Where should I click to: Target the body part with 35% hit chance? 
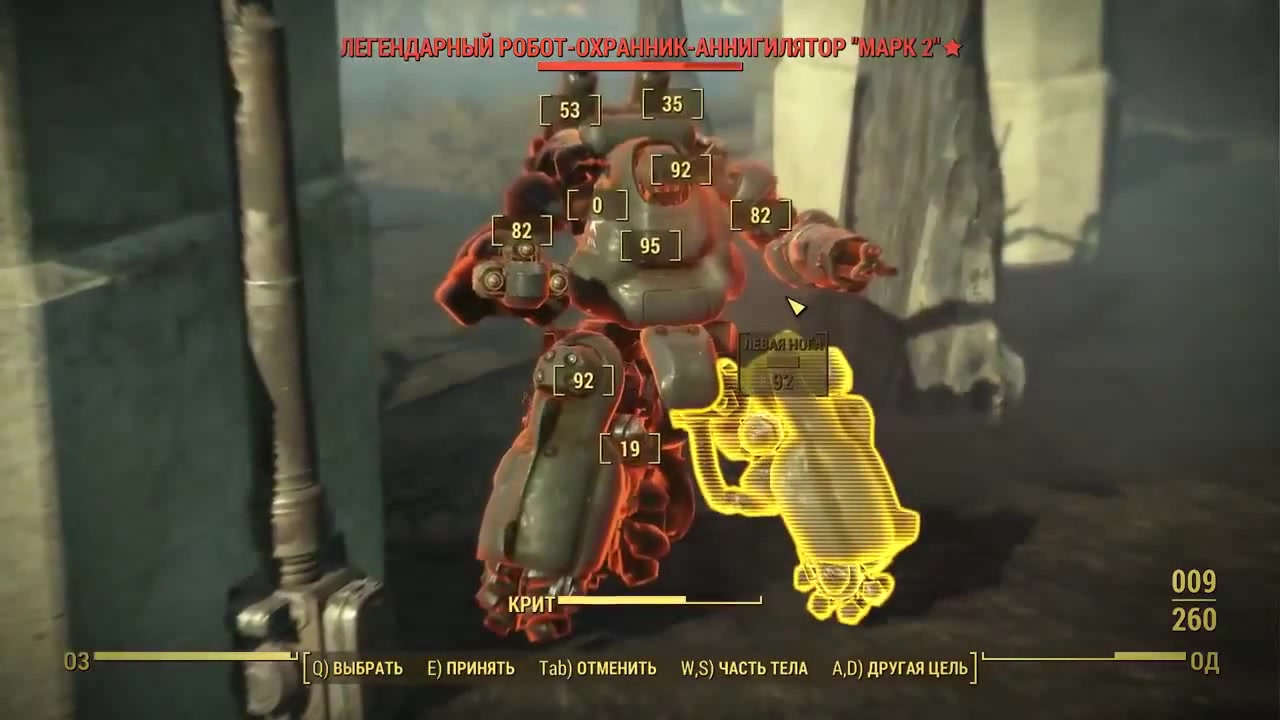pyautogui.click(x=672, y=104)
